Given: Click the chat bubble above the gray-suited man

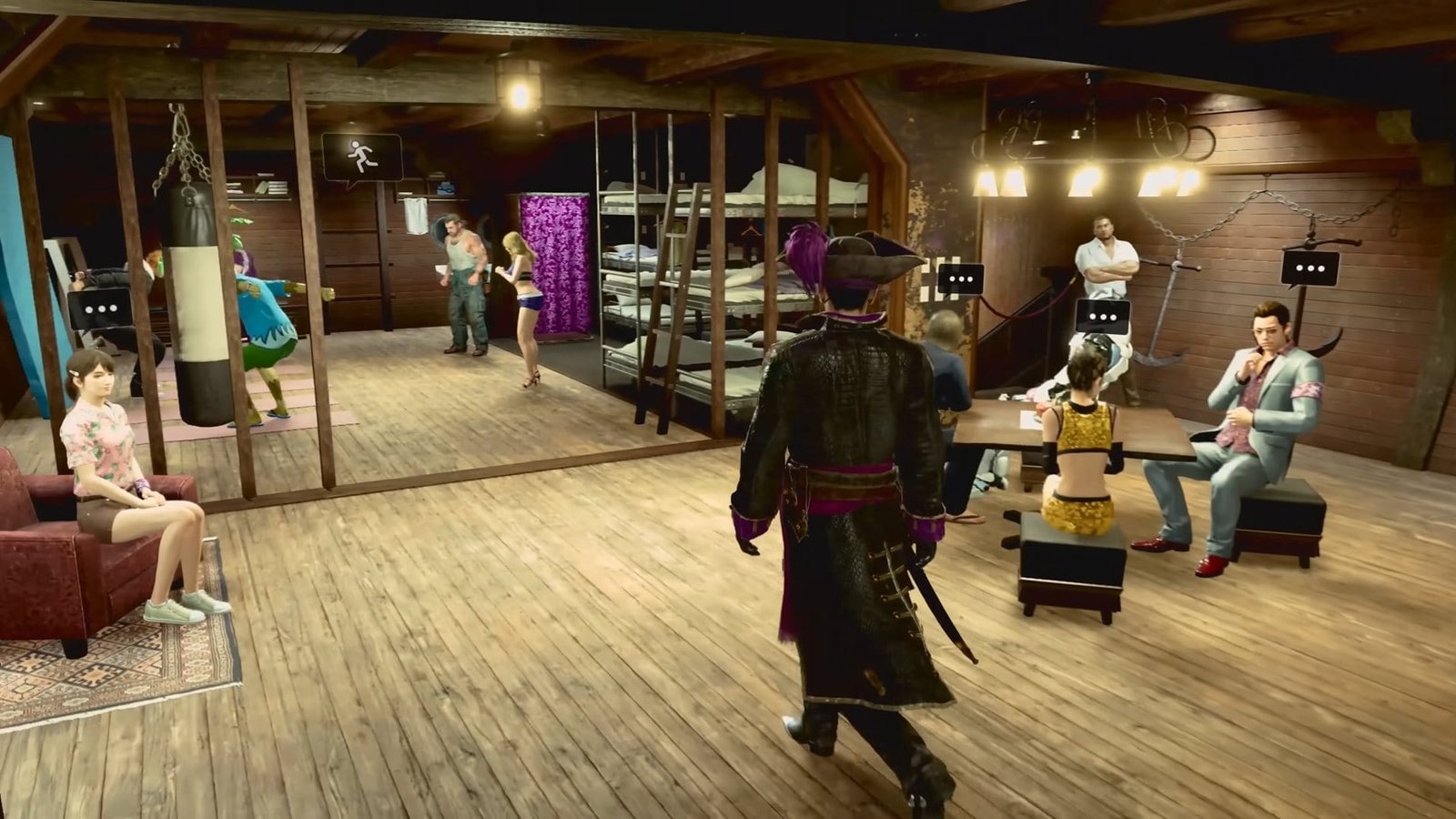Looking at the screenshot, I should (1309, 268).
